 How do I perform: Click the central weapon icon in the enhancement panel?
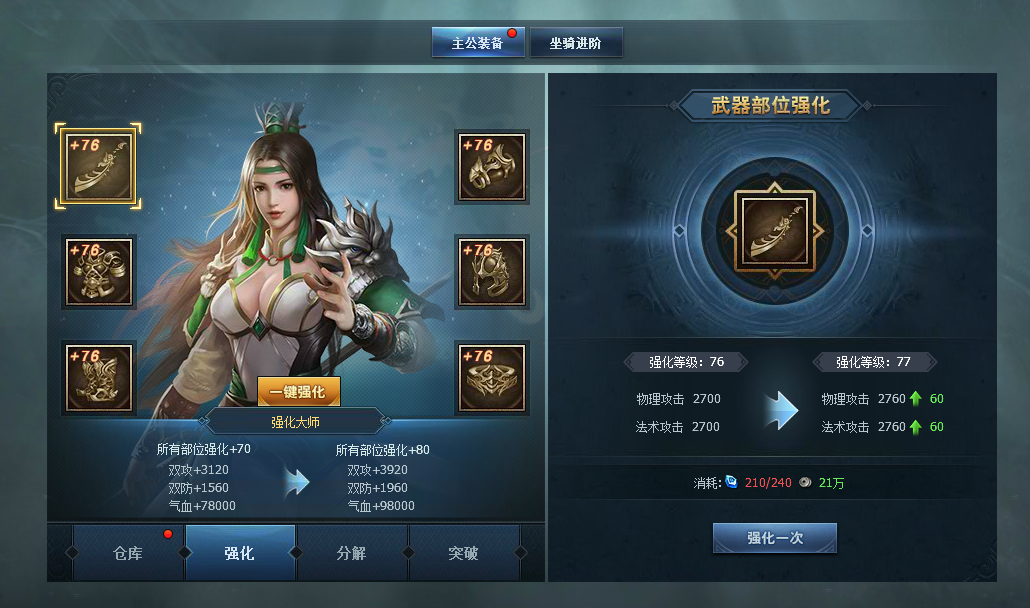[x=773, y=231]
